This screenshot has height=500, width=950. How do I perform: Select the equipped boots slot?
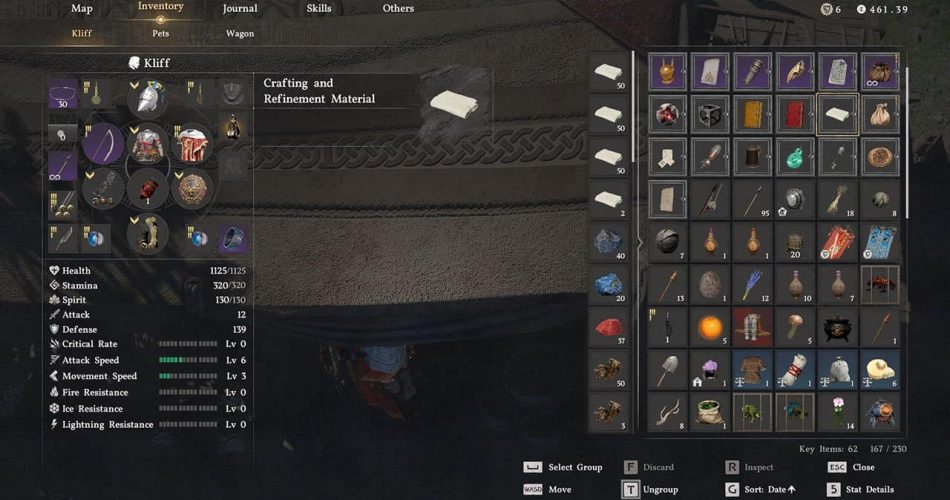pyautogui.click(x=148, y=233)
